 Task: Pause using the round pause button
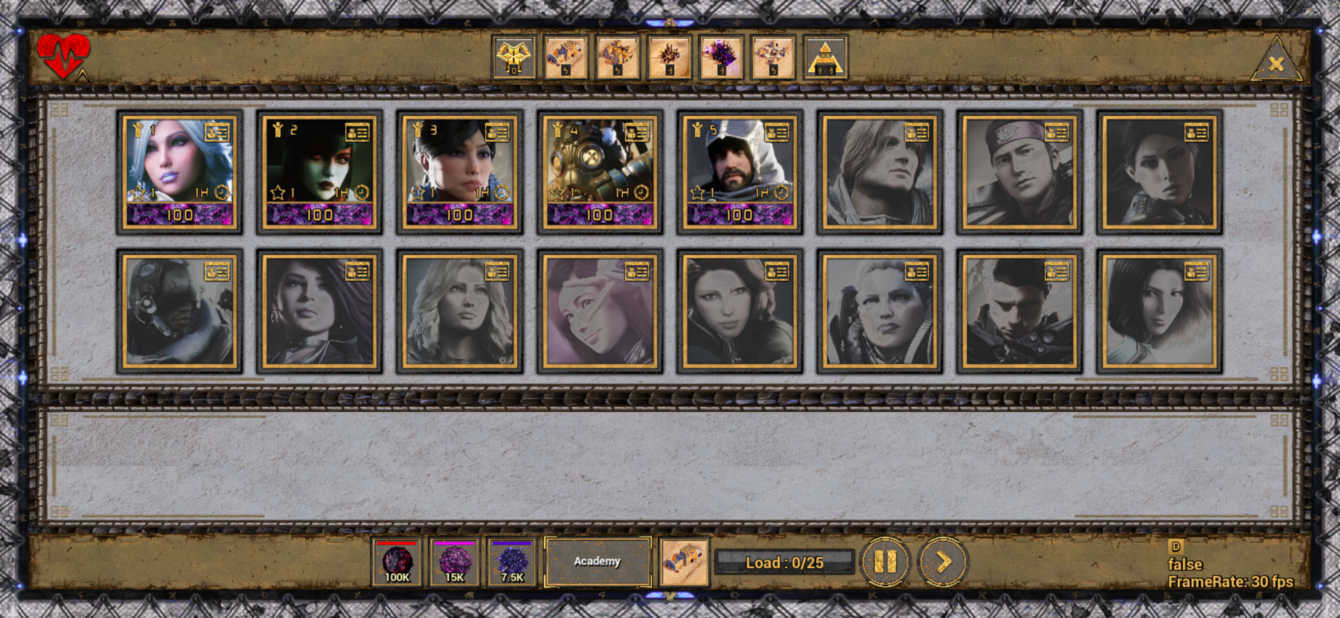point(885,562)
